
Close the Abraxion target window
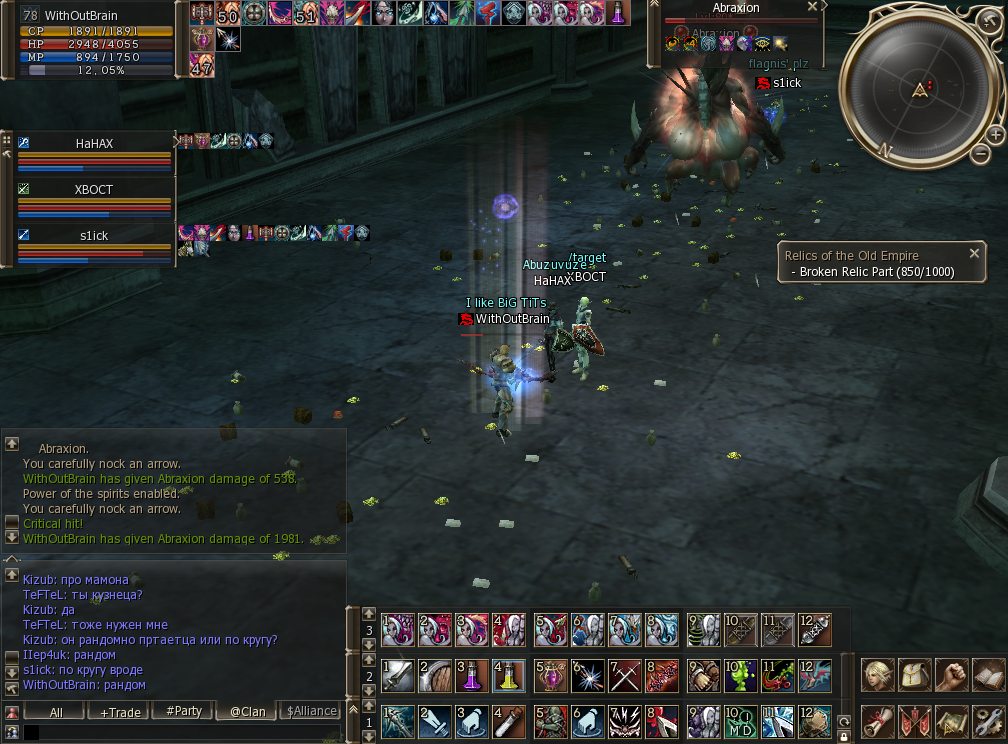812,7
